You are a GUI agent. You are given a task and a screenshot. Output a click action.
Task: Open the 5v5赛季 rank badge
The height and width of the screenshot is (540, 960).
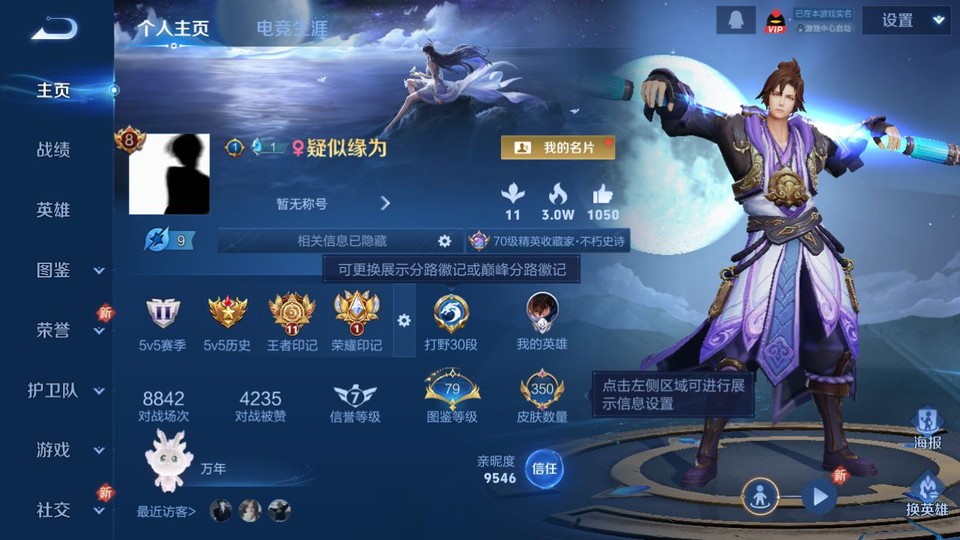[163, 322]
